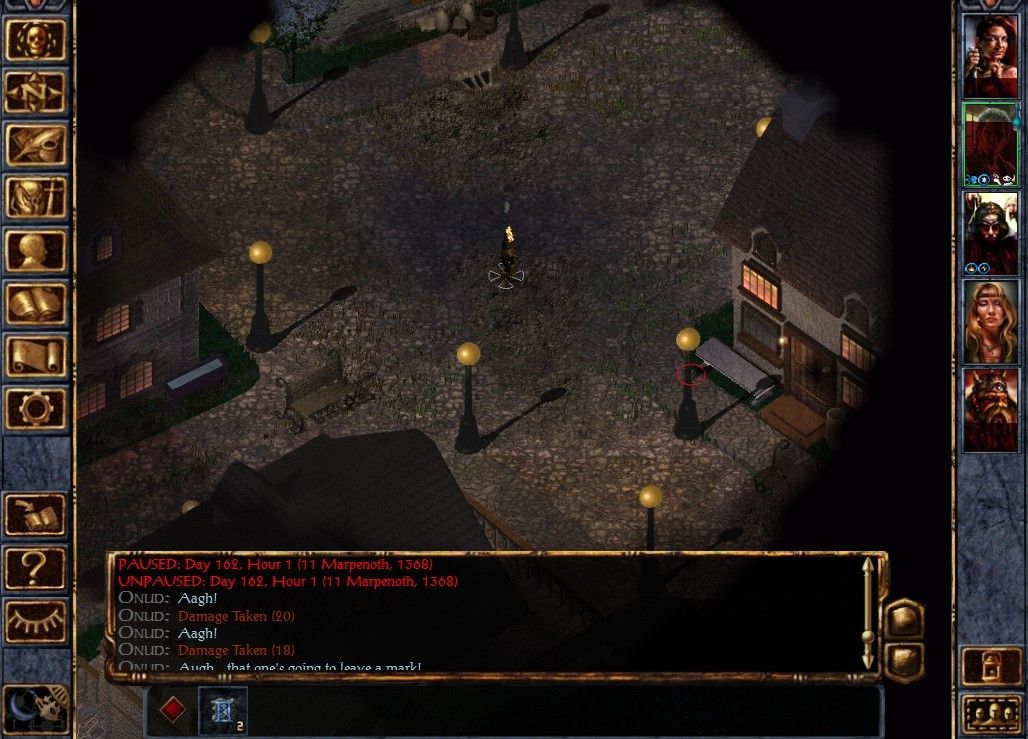This screenshot has height=739, width=1028.
Task: Select the horned-helmet dwarf portrait
Action: click(x=990, y=409)
